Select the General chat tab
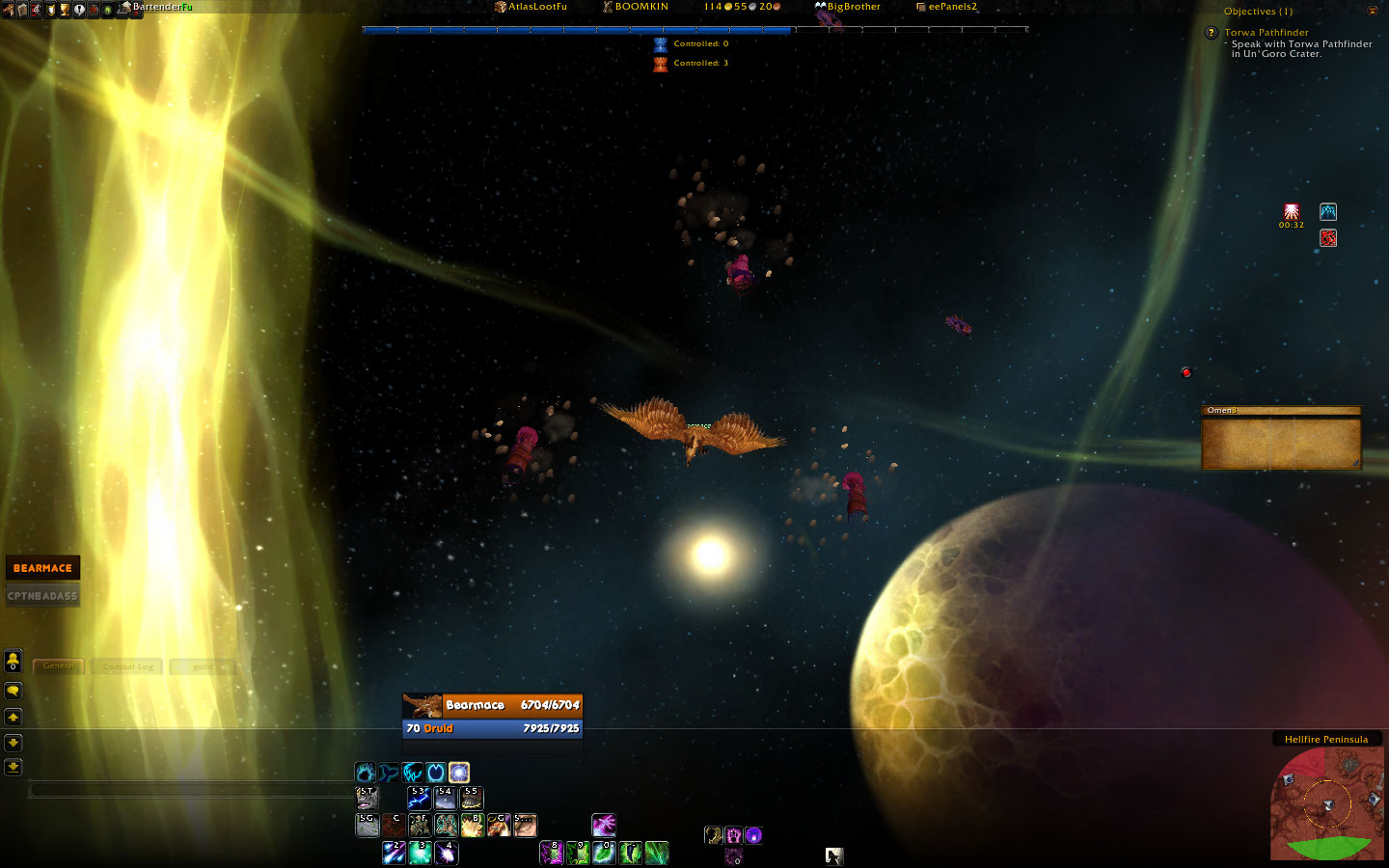This screenshot has width=1389, height=868. coord(59,666)
